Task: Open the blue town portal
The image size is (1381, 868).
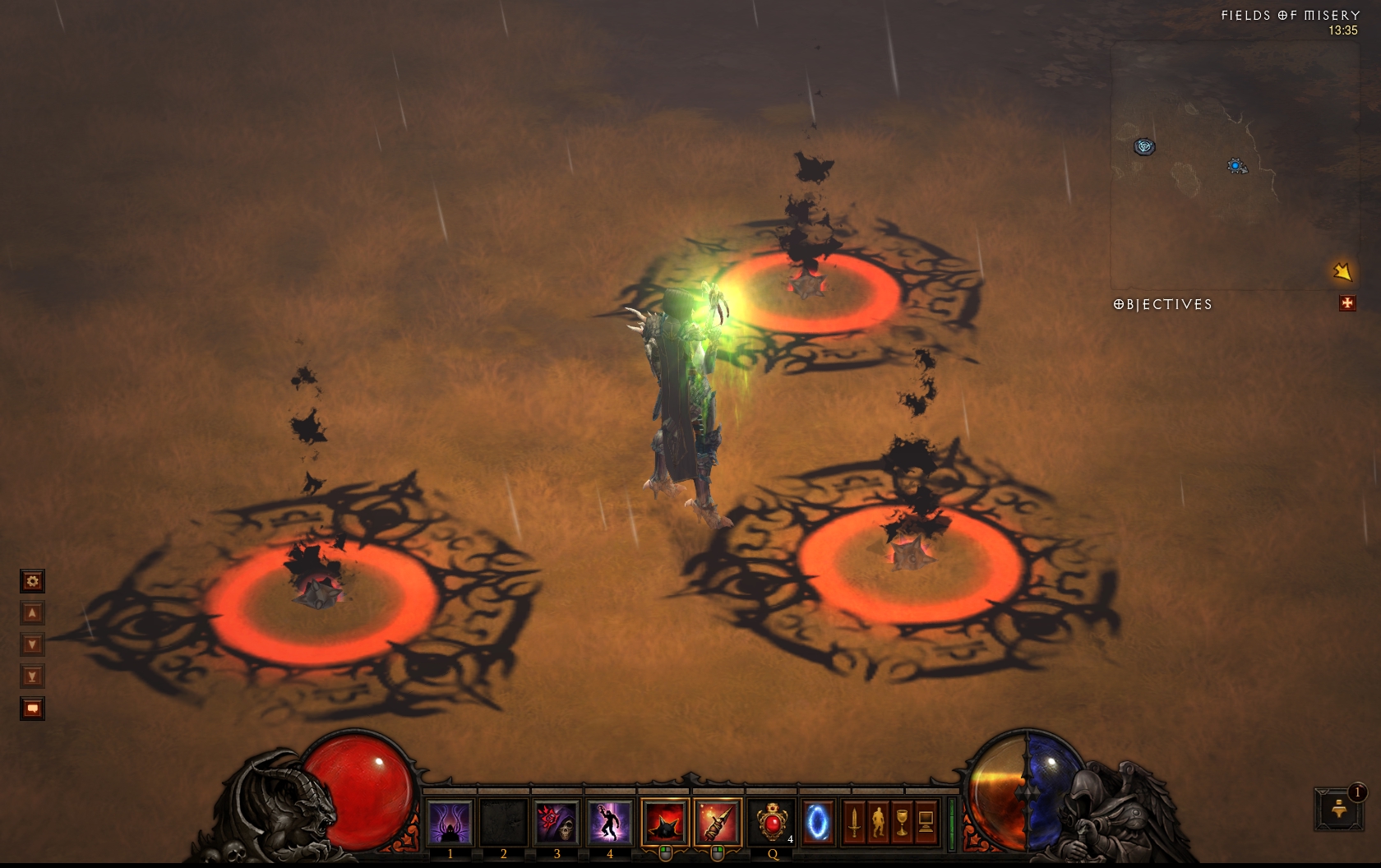Action: click(819, 821)
